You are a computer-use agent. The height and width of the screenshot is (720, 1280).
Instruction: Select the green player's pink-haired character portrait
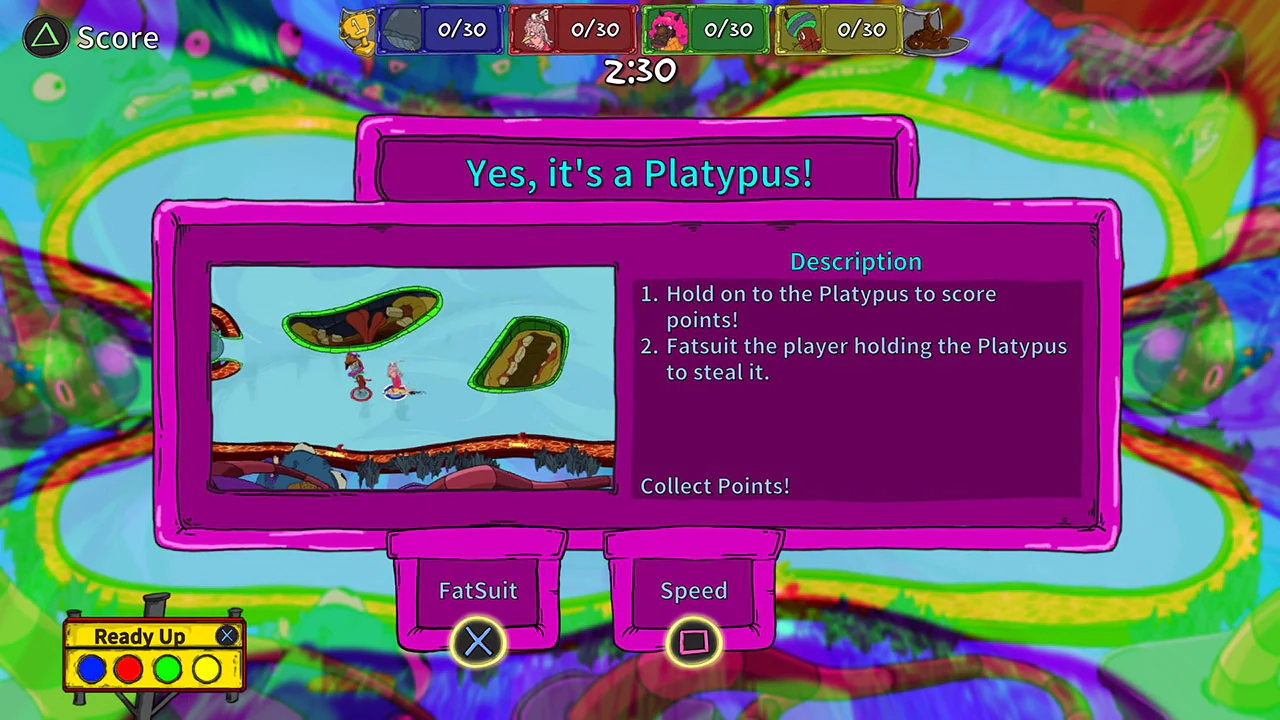tap(668, 30)
